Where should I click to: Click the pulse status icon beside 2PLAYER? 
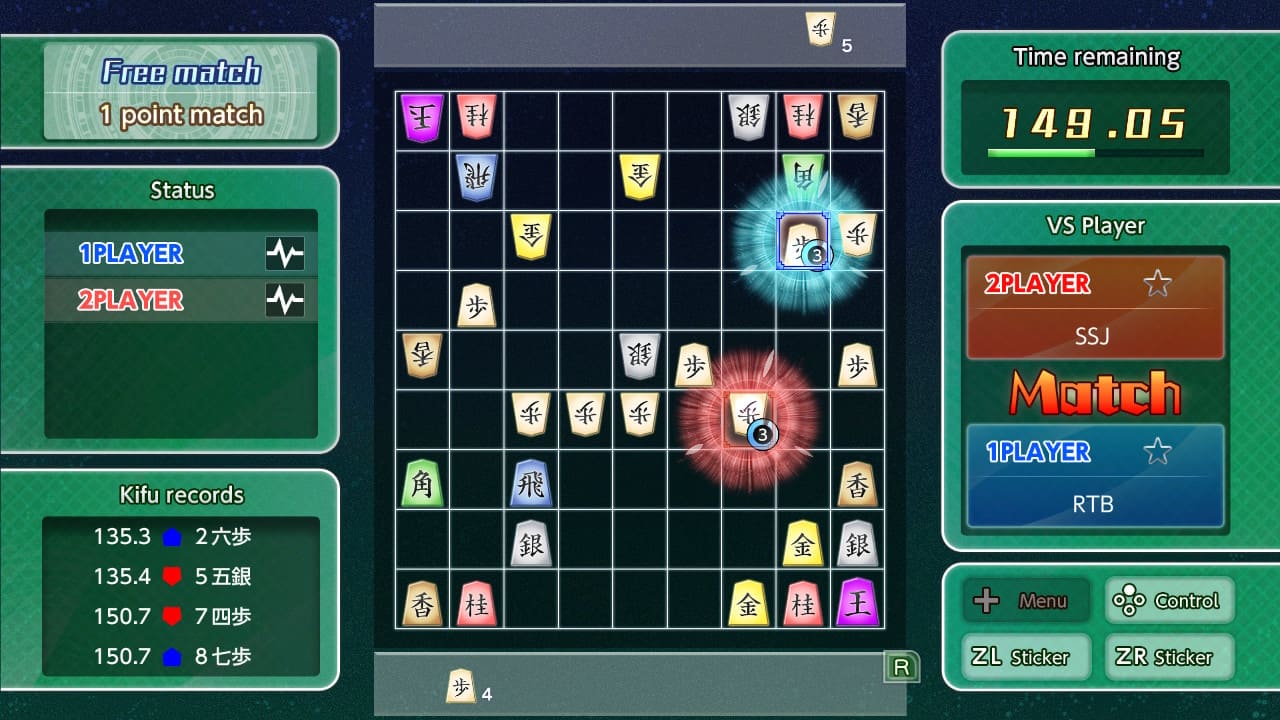tap(286, 299)
